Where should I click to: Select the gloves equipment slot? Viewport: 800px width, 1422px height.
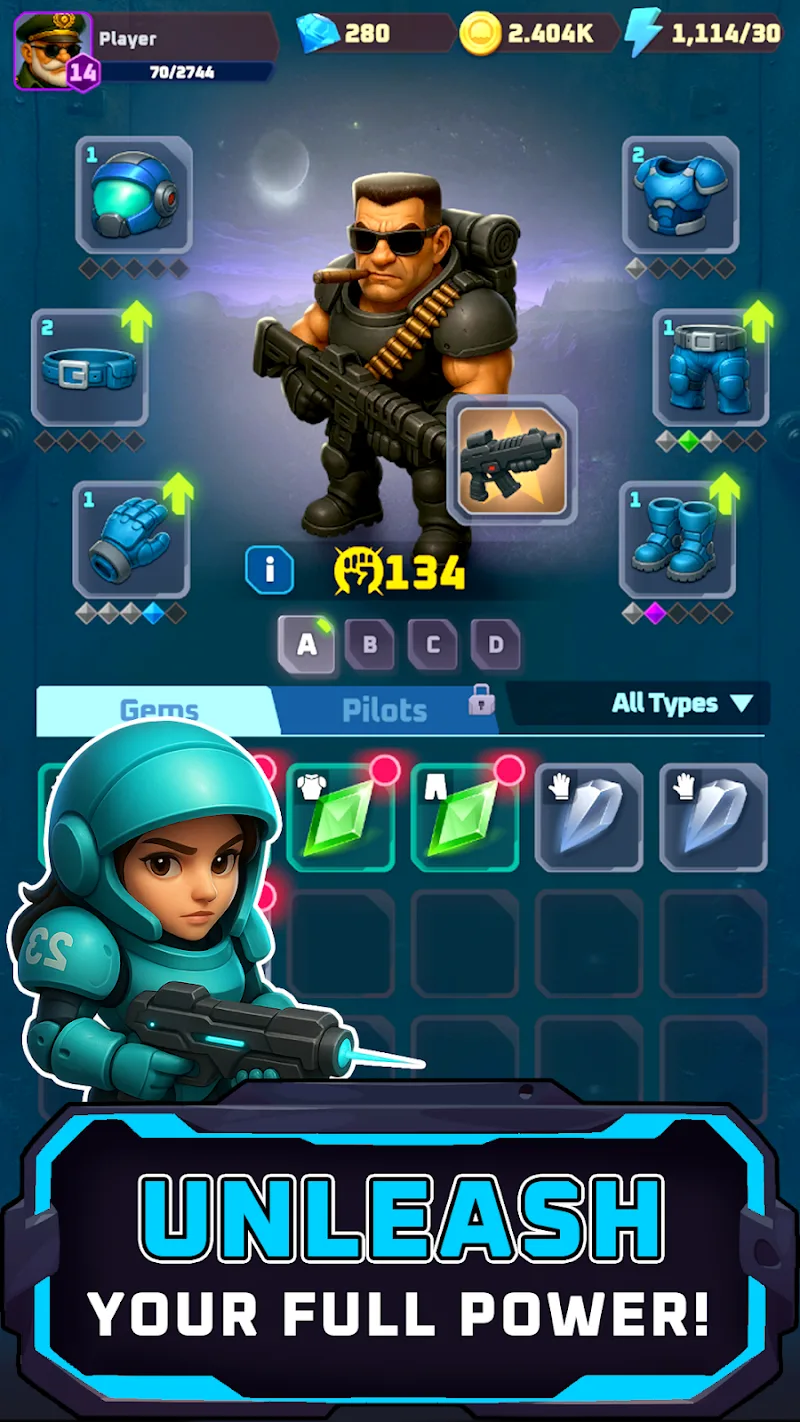click(131, 540)
